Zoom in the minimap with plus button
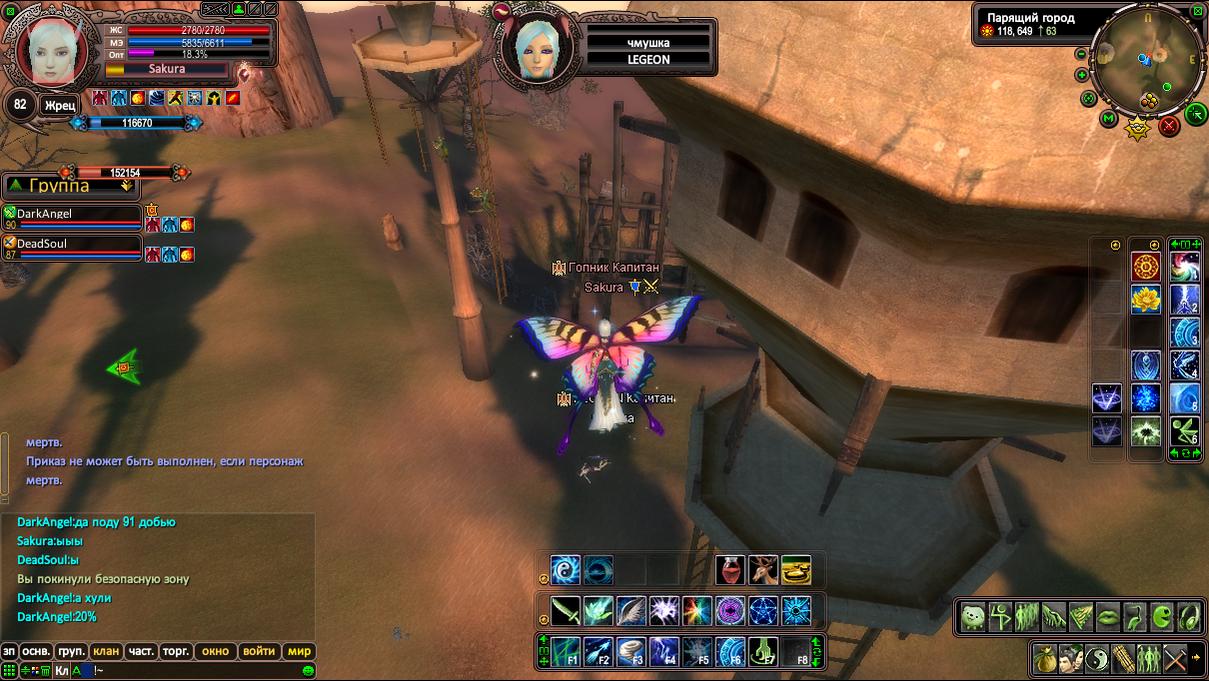1209x681 pixels. click(x=1082, y=75)
